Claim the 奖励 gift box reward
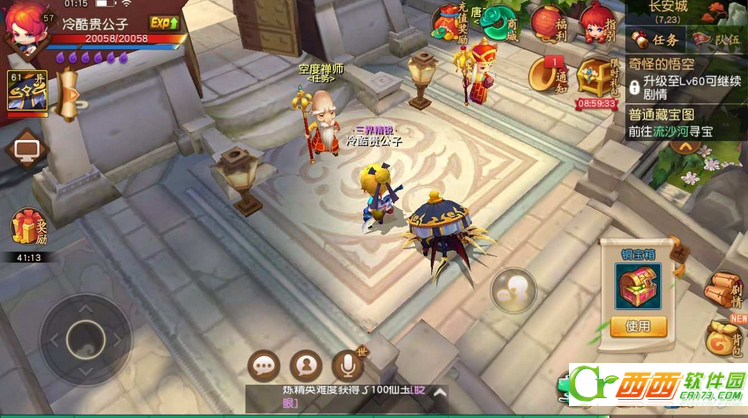748x418 pixels. click(x=27, y=229)
